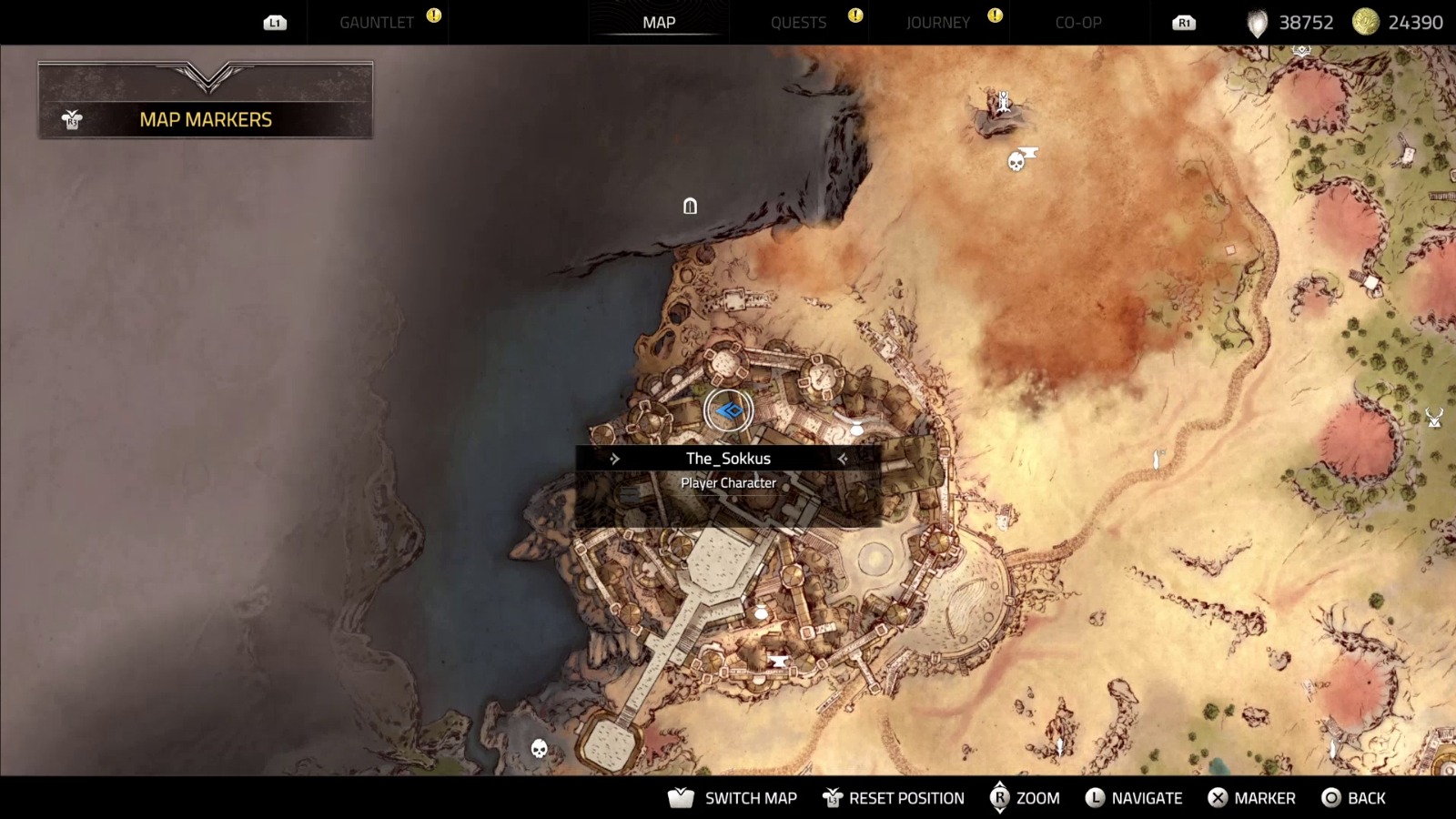Select the skull marker beside the anvil icon
The width and height of the screenshot is (1456, 819).
[1016, 163]
